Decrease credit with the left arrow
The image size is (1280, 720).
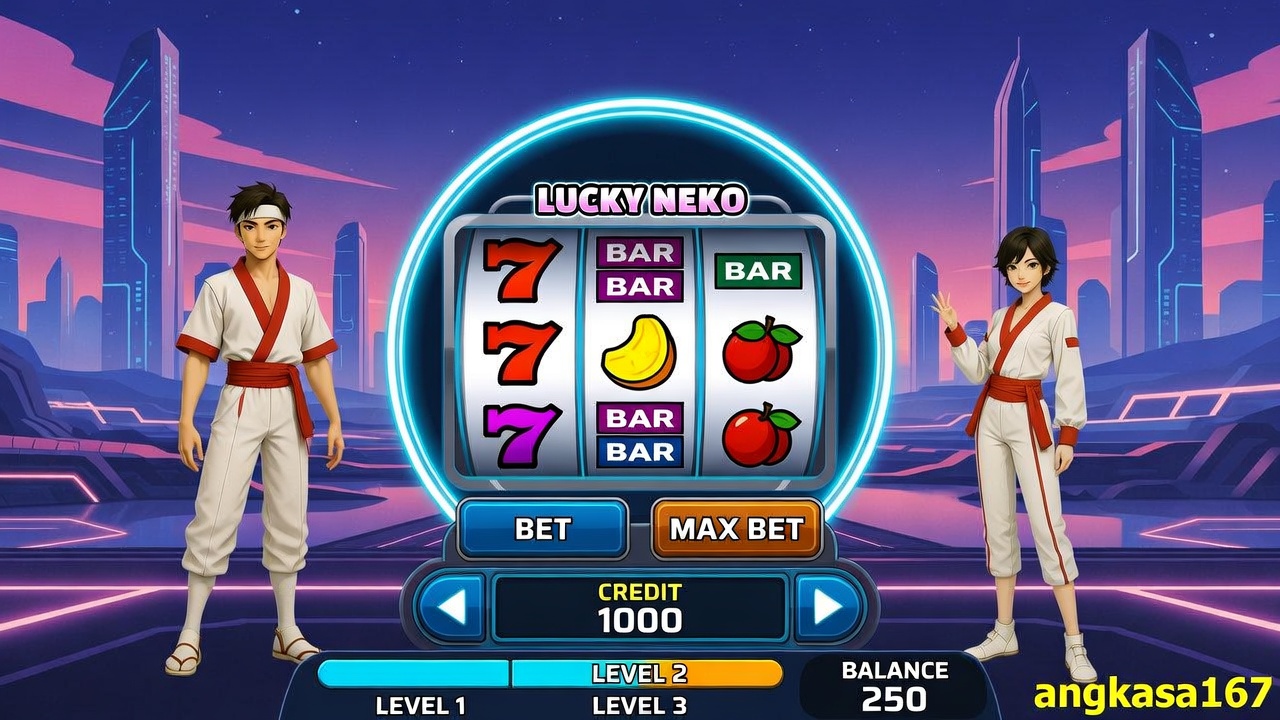coord(451,607)
